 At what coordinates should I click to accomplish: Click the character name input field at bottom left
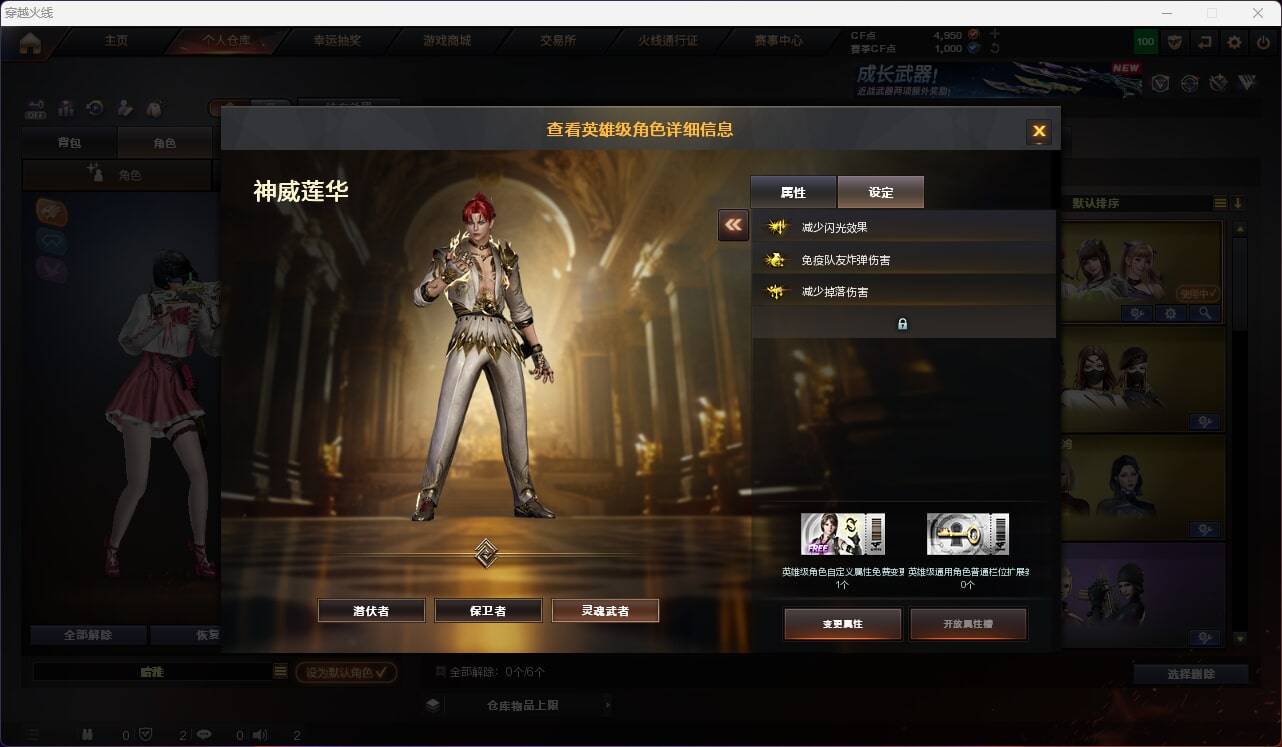[155, 672]
